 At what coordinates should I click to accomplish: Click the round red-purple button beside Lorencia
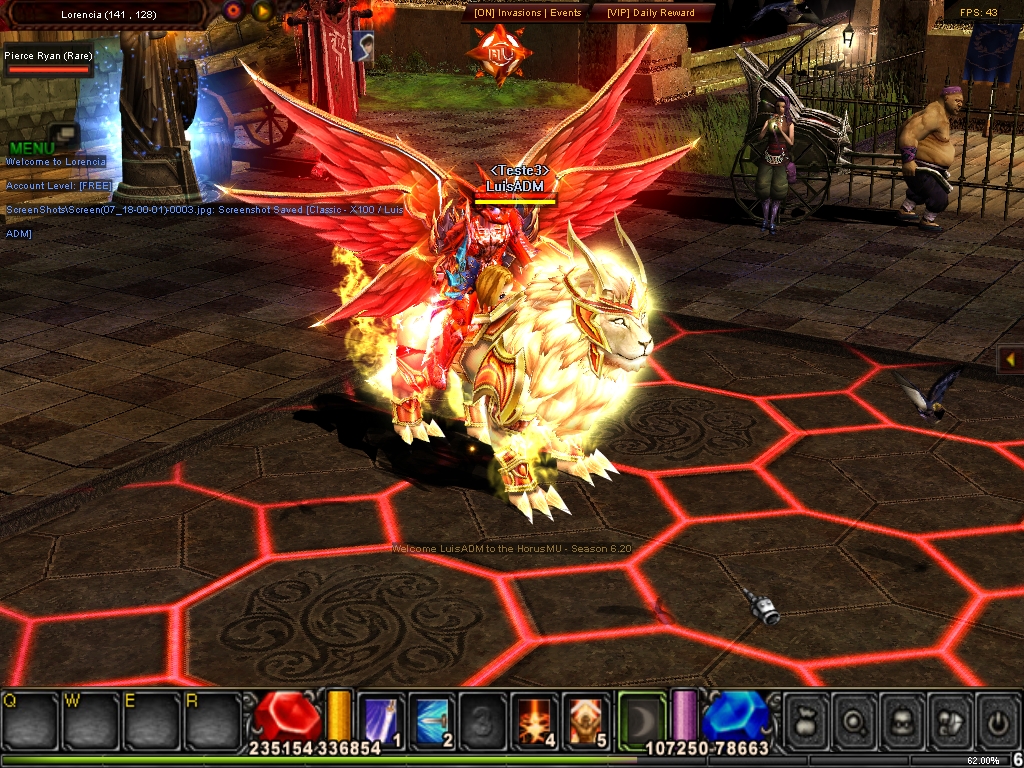pyautogui.click(x=234, y=11)
